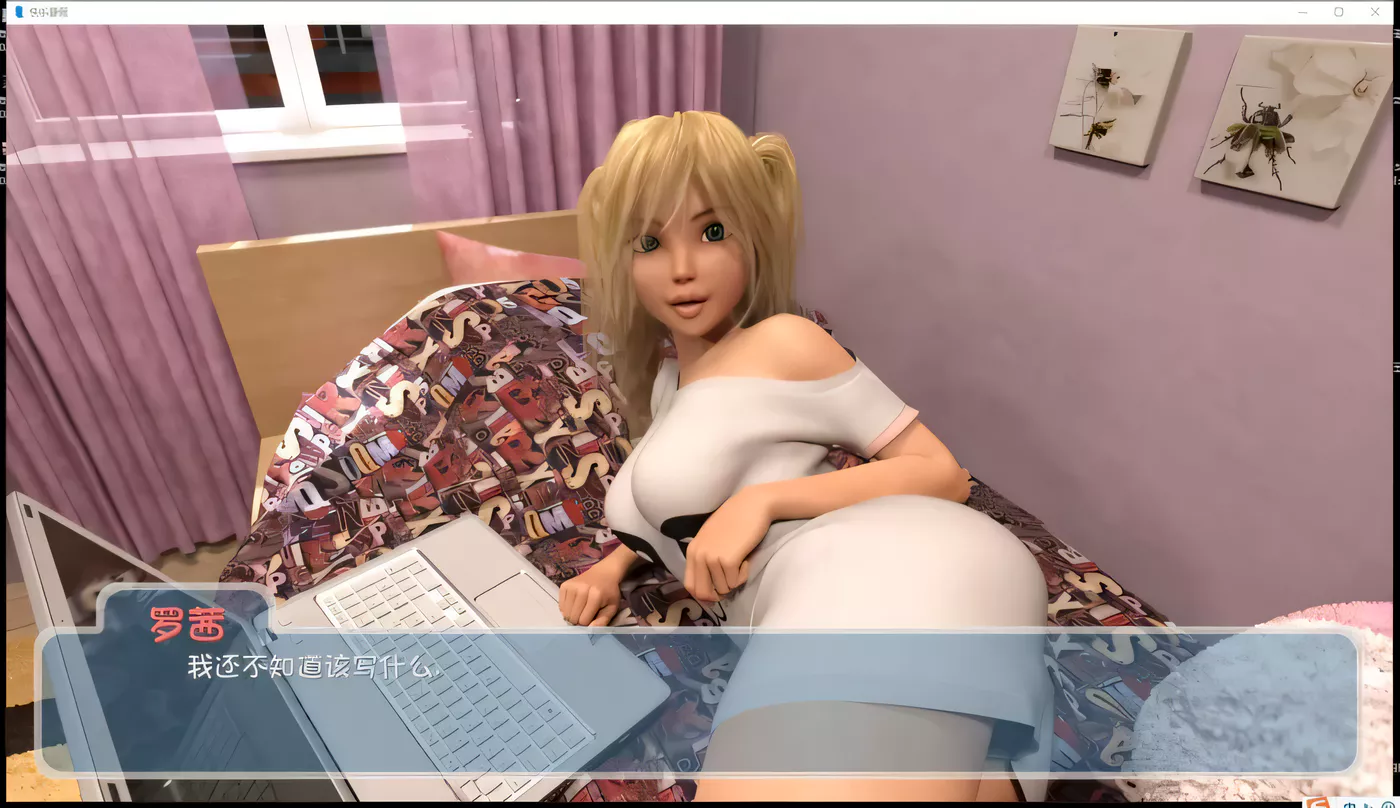This screenshot has width=1400, height=808.
Task: Click the small blue icon beside the circular watermark icon
Action: coord(1370,805)
